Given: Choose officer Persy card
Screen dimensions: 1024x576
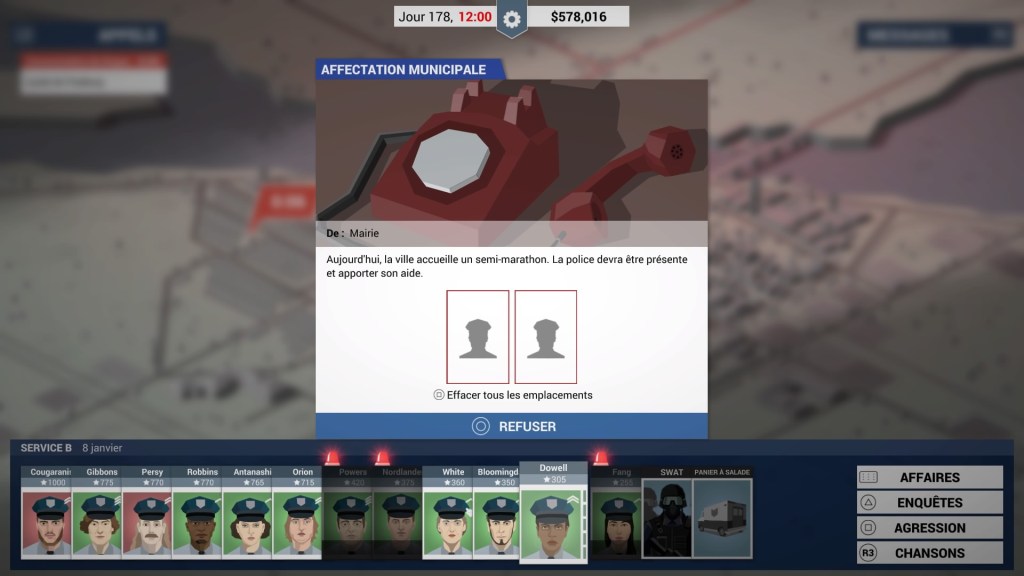Looking at the screenshot, I should pos(147,516).
